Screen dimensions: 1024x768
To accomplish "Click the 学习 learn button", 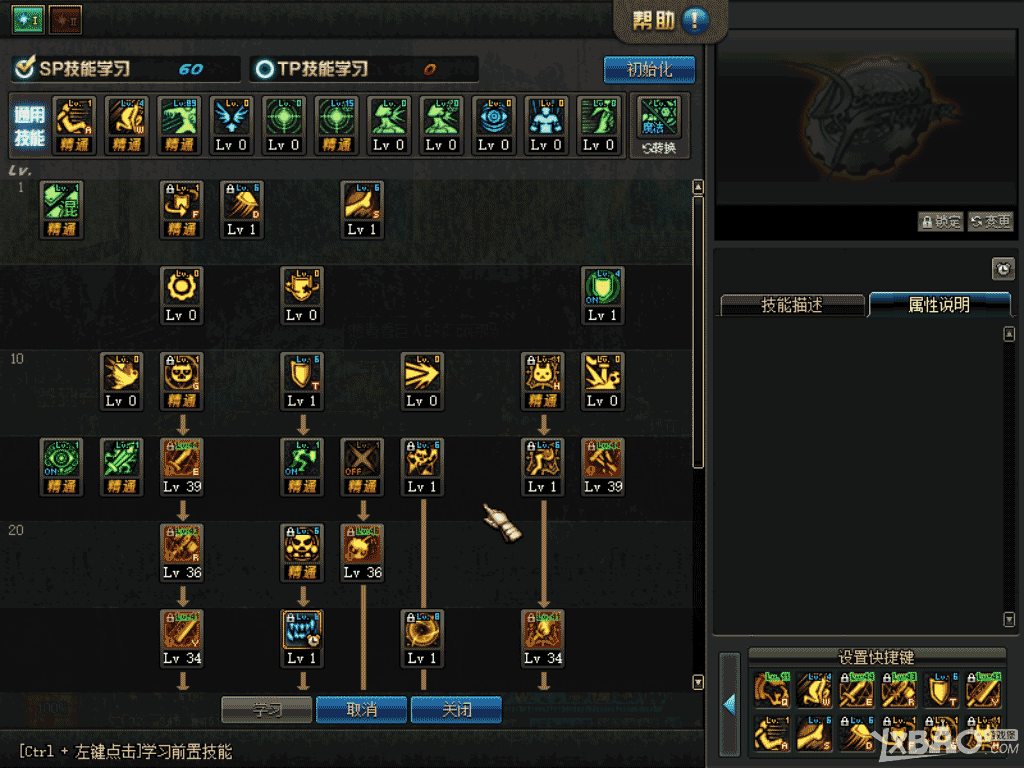I will tap(266, 709).
